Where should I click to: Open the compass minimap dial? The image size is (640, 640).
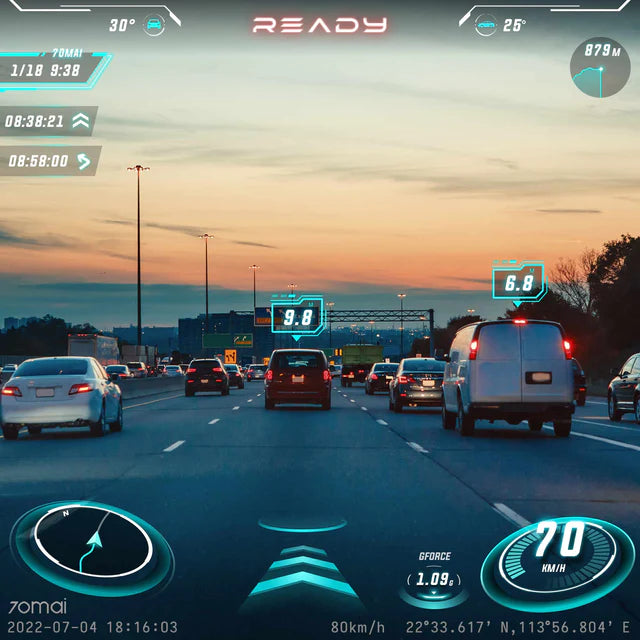[92, 547]
